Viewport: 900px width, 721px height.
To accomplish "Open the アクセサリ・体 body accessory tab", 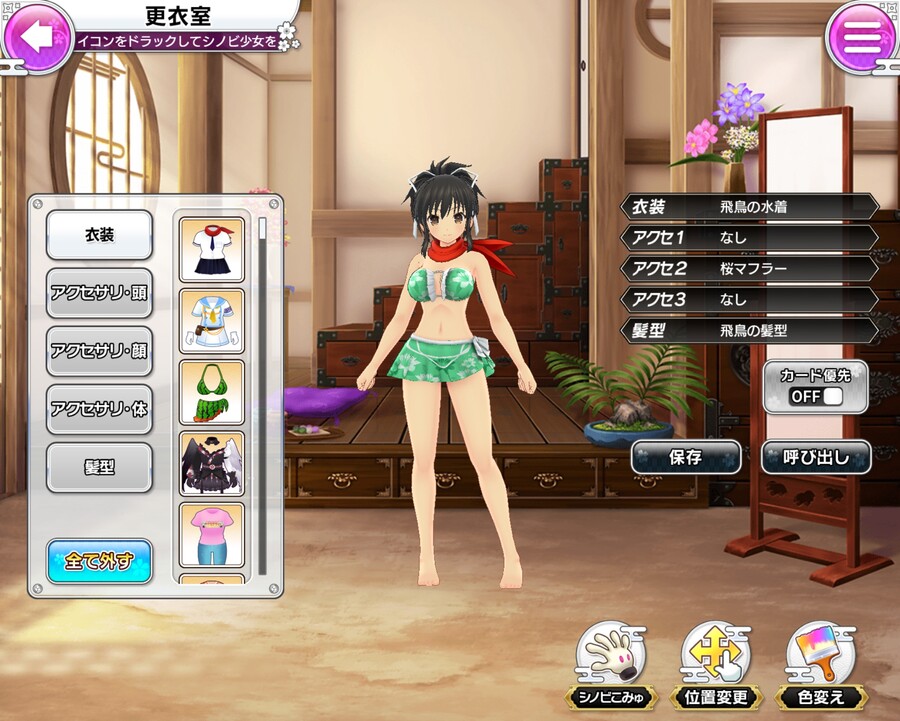I will click(x=99, y=409).
